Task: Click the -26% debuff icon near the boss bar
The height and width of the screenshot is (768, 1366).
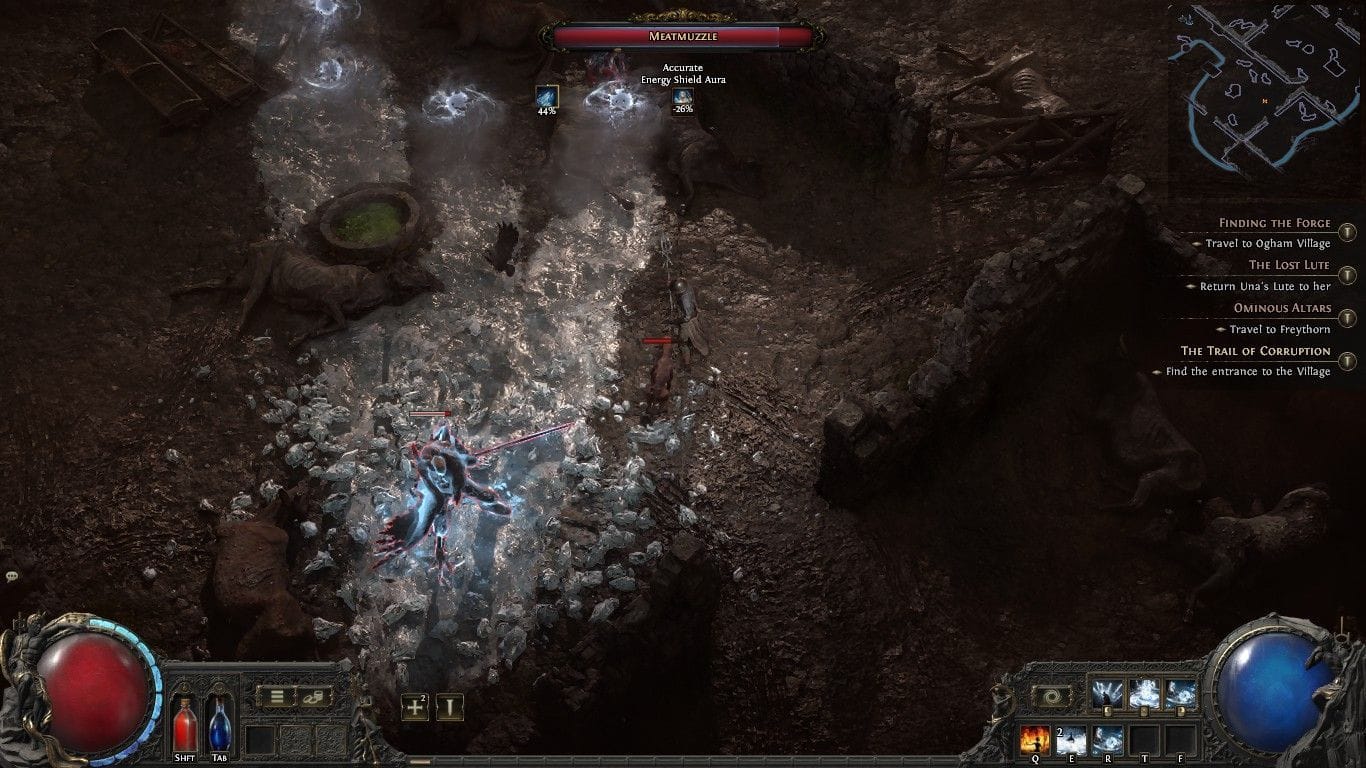Action: coord(684,98)
